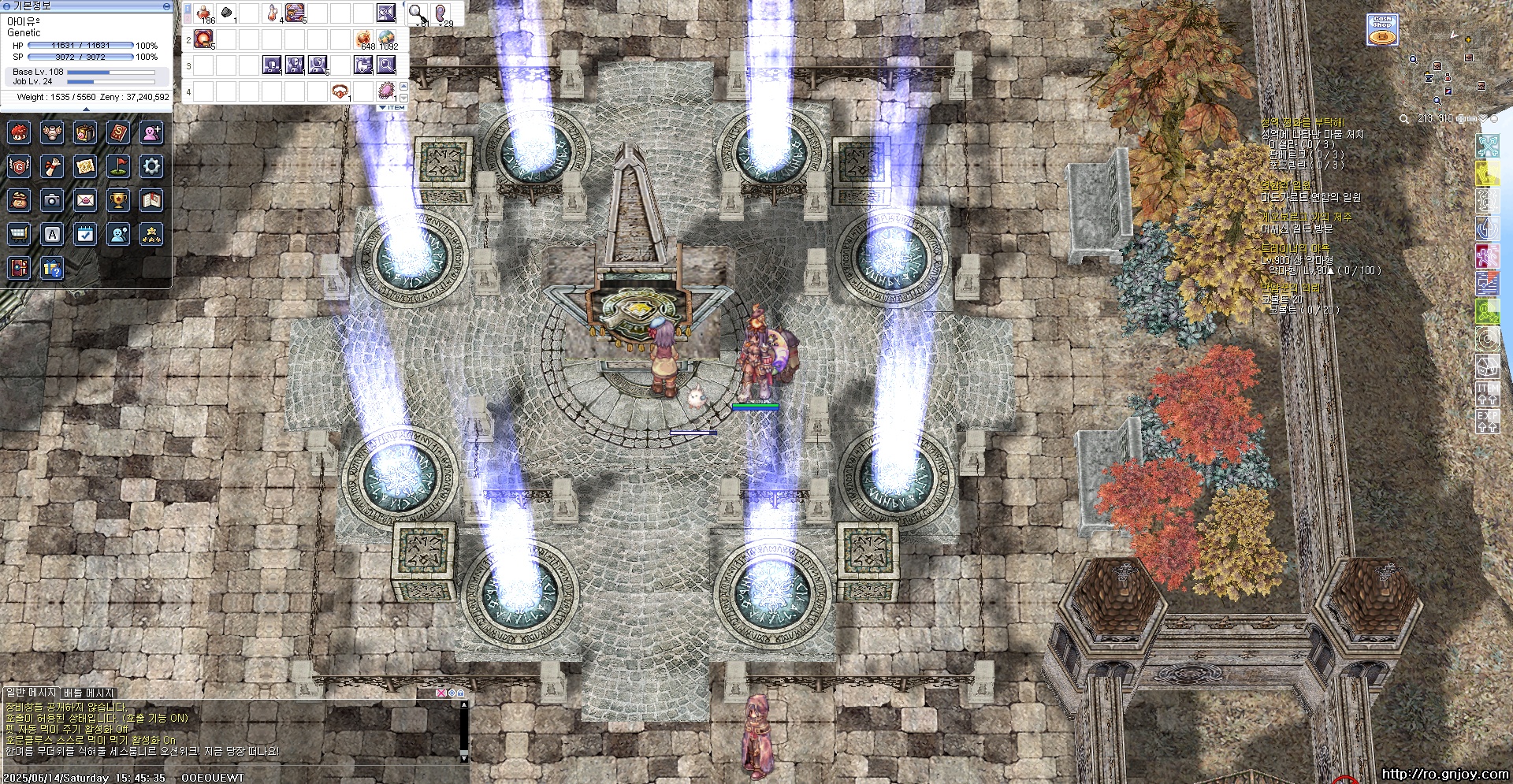Select the ring item hotbar slot
This screenshot has height=784, width=1513.
[x=340, y=91]
